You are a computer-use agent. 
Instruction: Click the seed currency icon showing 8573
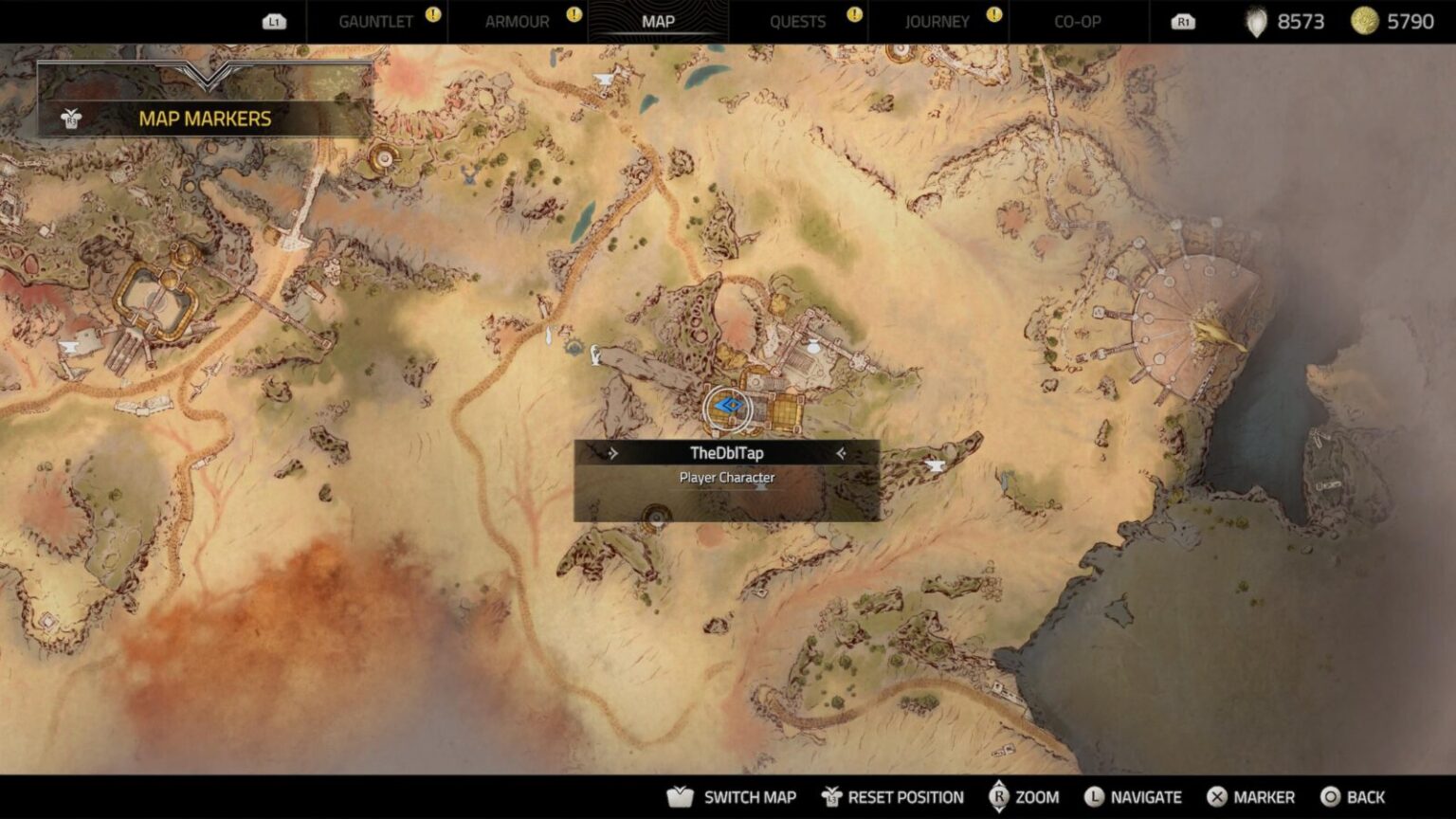tap(1259, 21)
